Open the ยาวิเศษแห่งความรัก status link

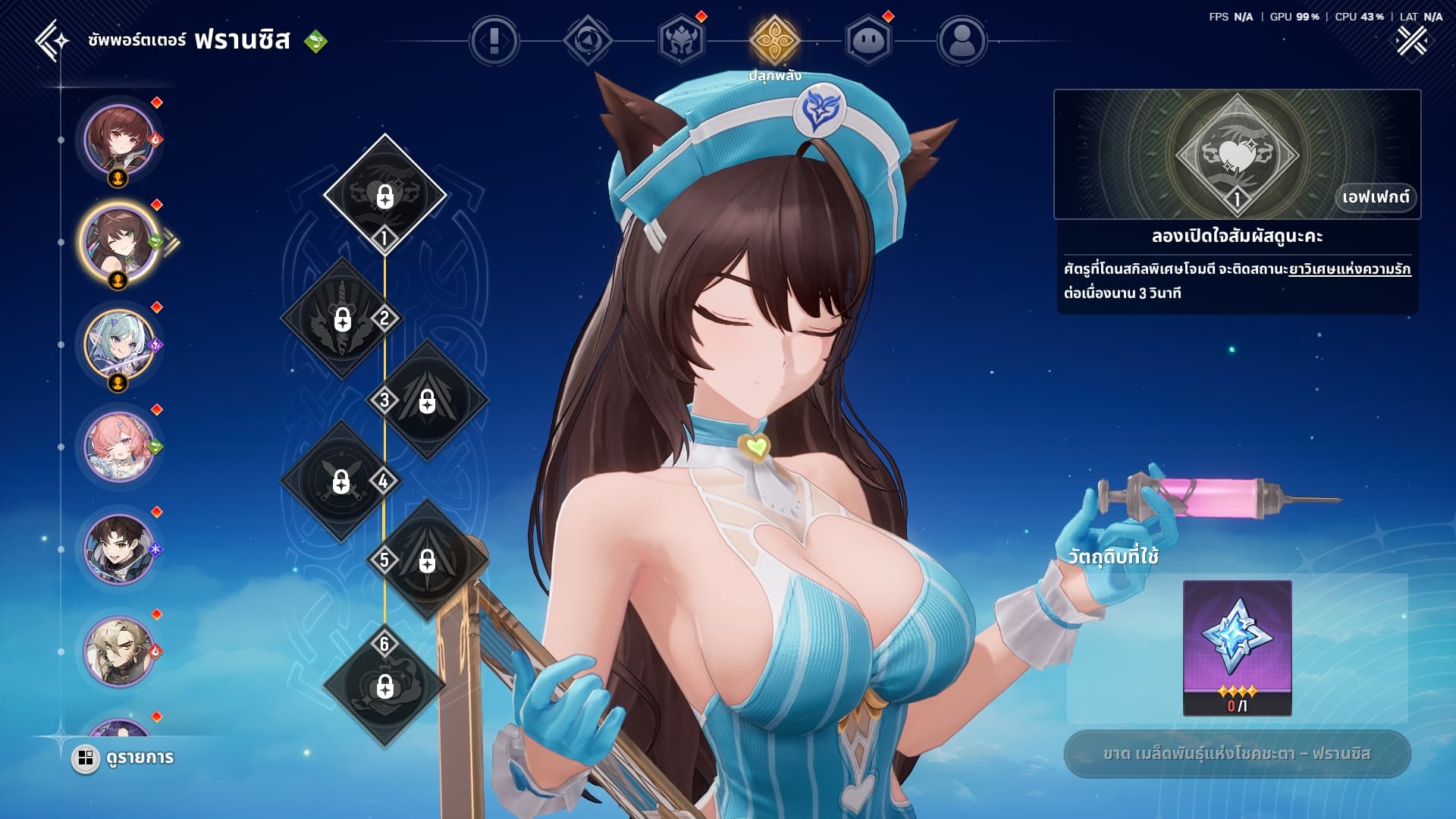[x=1349, y=269]
